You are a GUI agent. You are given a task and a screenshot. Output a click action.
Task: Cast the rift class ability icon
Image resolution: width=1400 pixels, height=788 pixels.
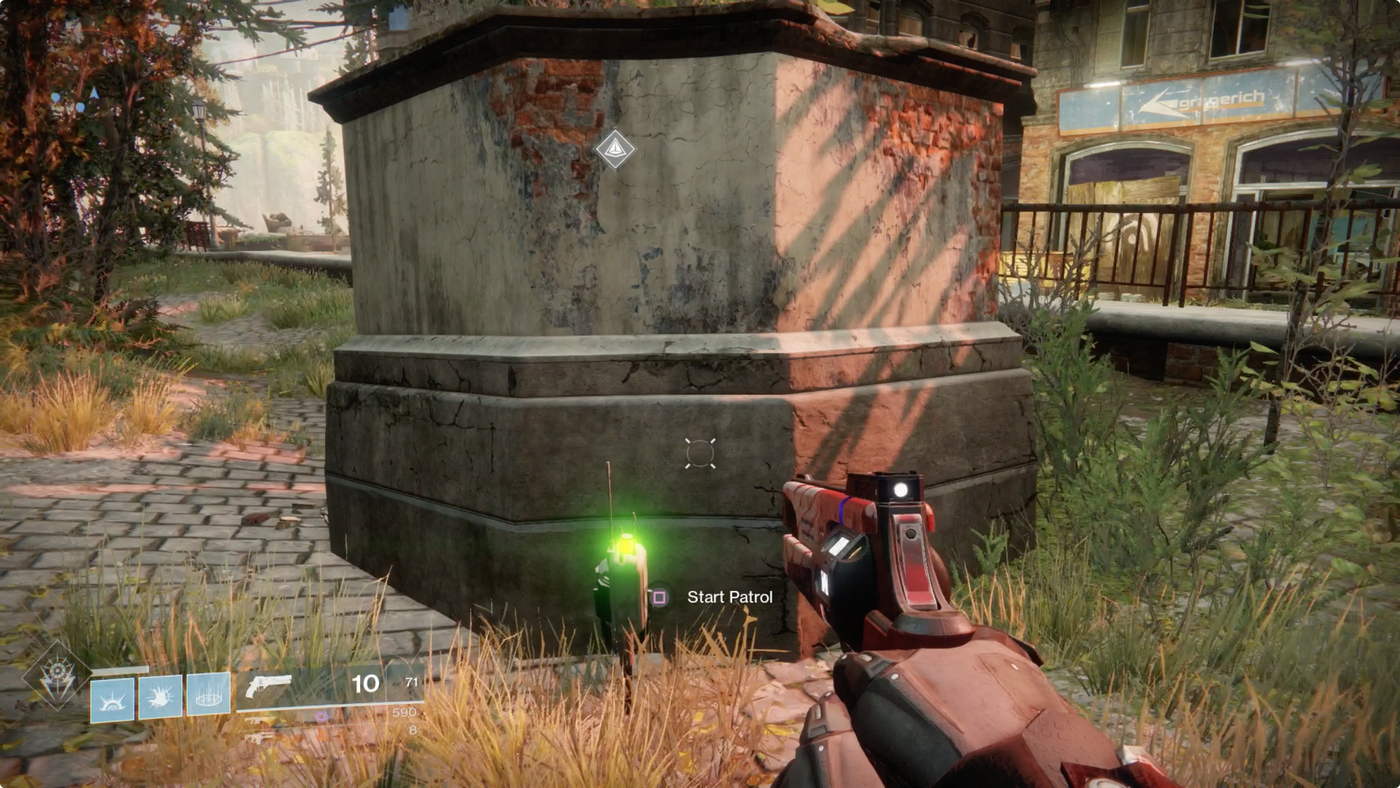208,695
